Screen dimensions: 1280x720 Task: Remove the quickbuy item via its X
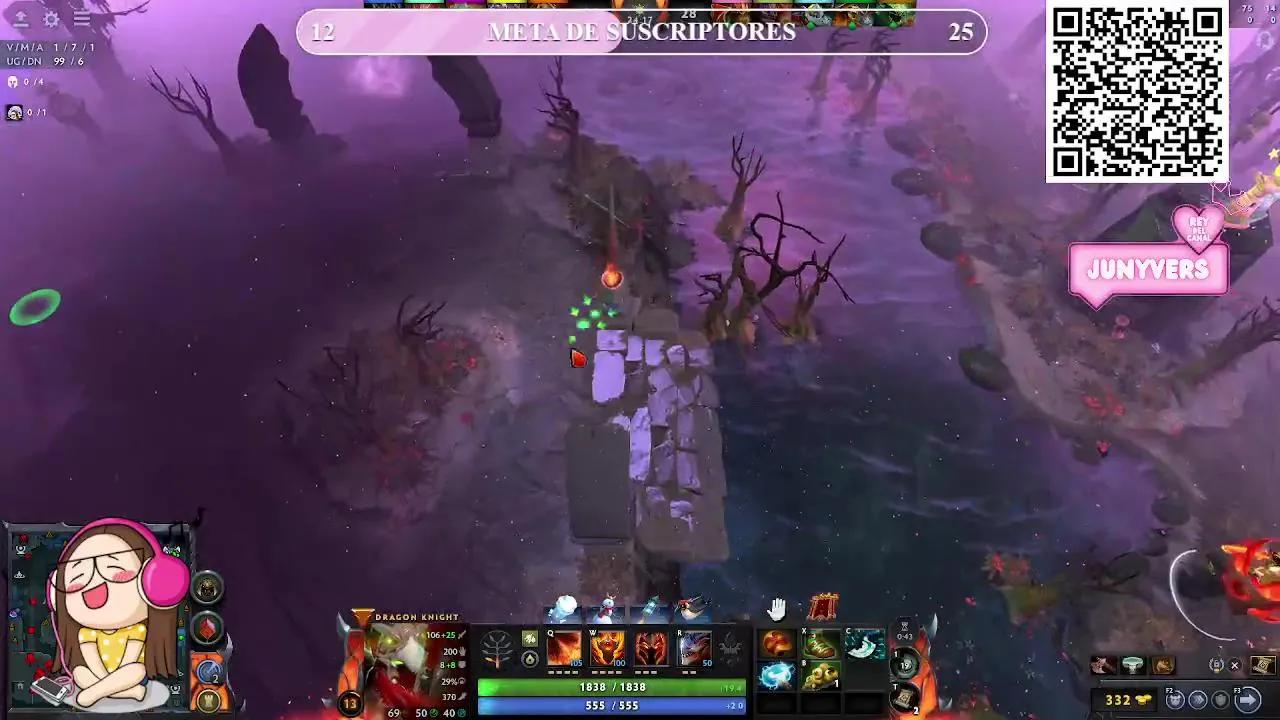coord(1234,666)
